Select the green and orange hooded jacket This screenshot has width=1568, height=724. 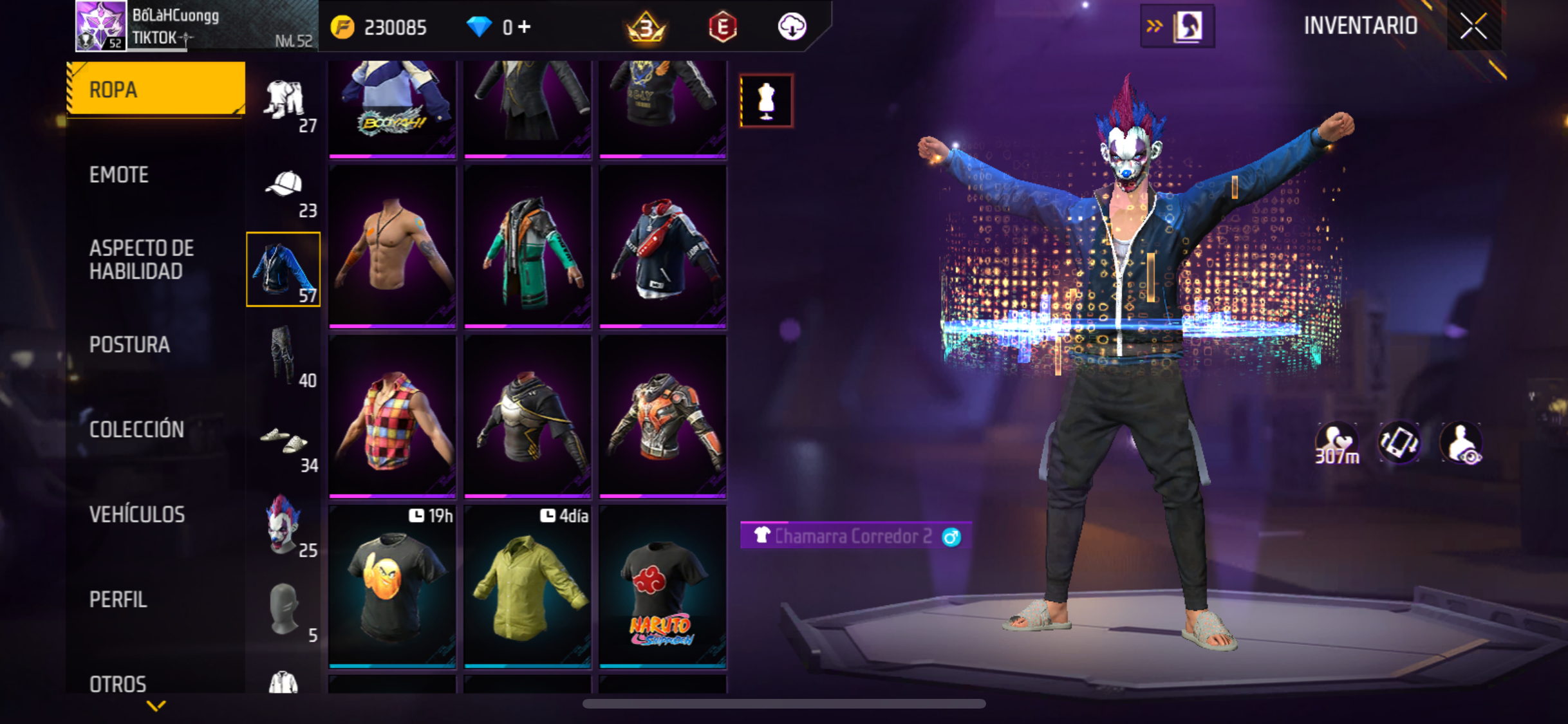pos(527,247)
